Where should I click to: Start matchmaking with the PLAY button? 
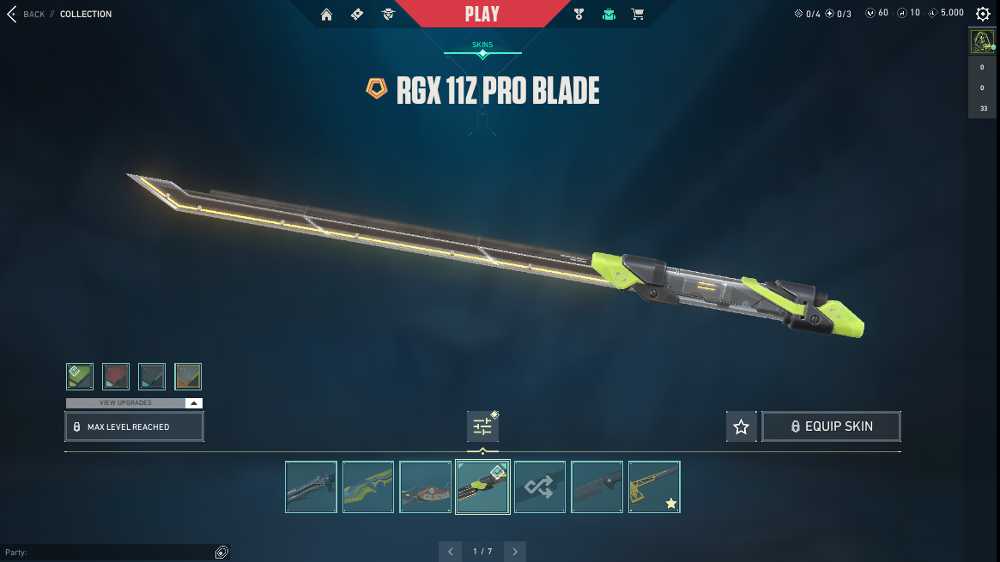click(482, 14)
